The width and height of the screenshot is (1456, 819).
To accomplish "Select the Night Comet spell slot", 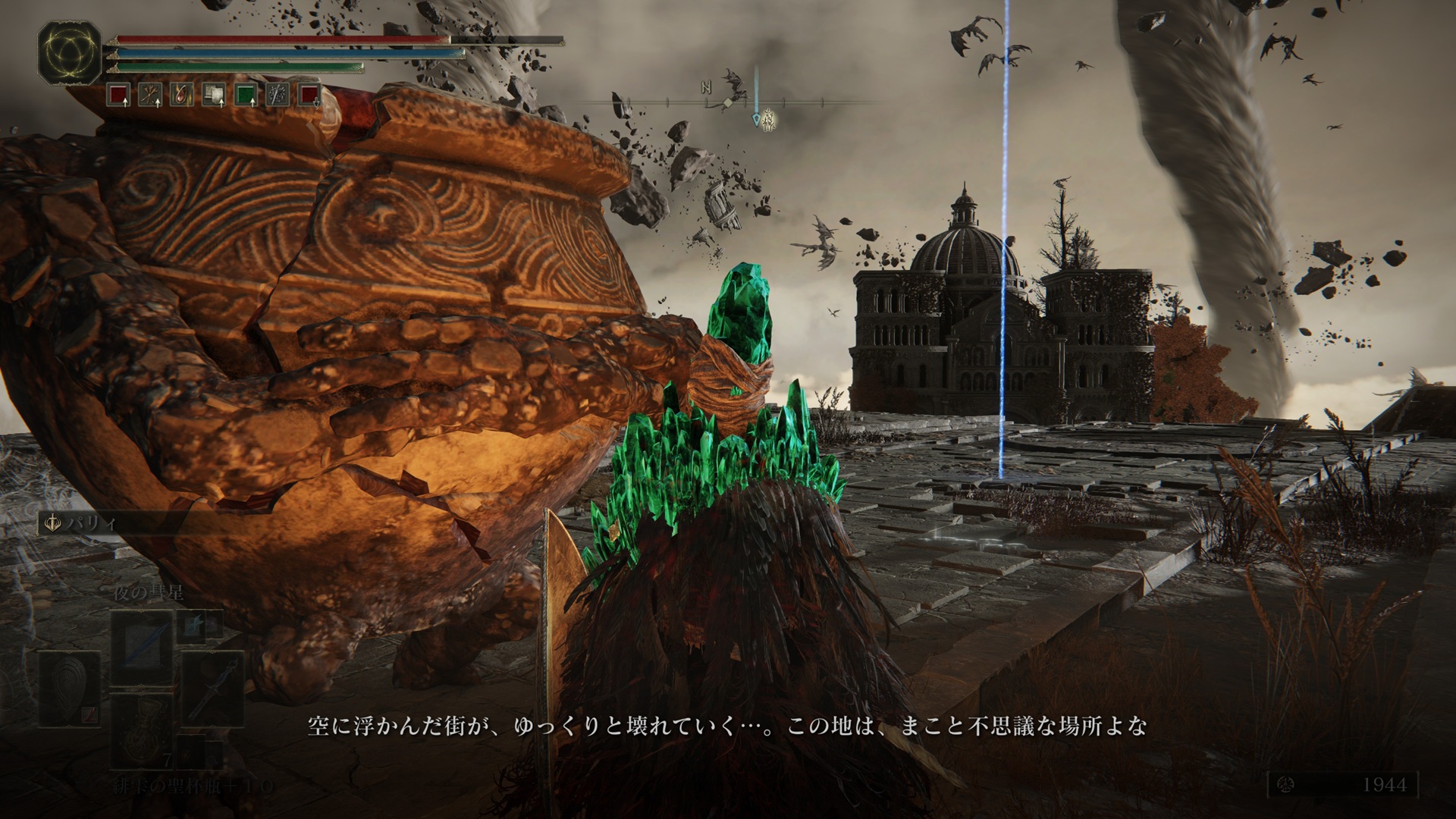I will point(144,647).
